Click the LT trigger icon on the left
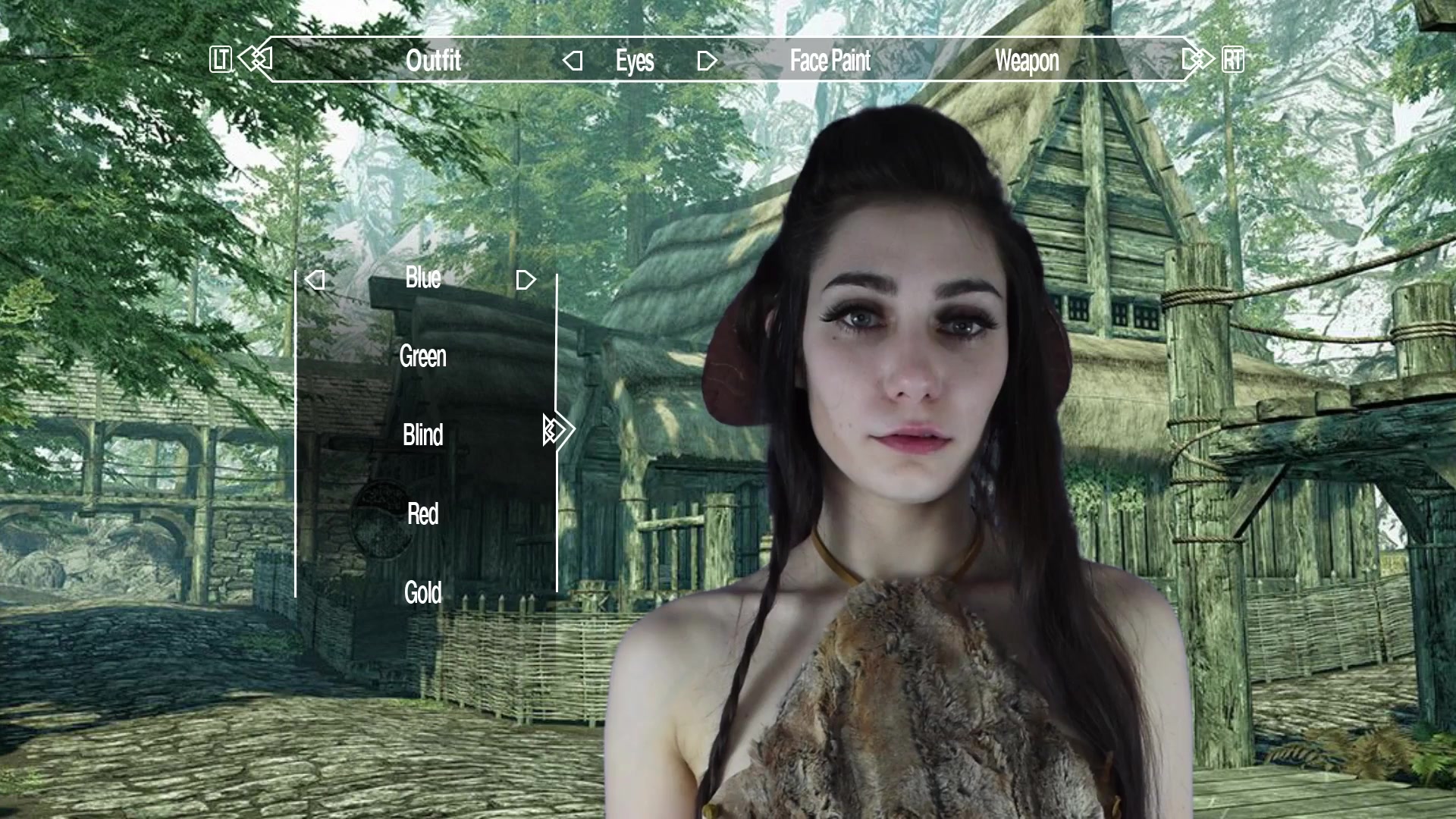The width and height of the screenshot is (1456, 819). [220, 57]
